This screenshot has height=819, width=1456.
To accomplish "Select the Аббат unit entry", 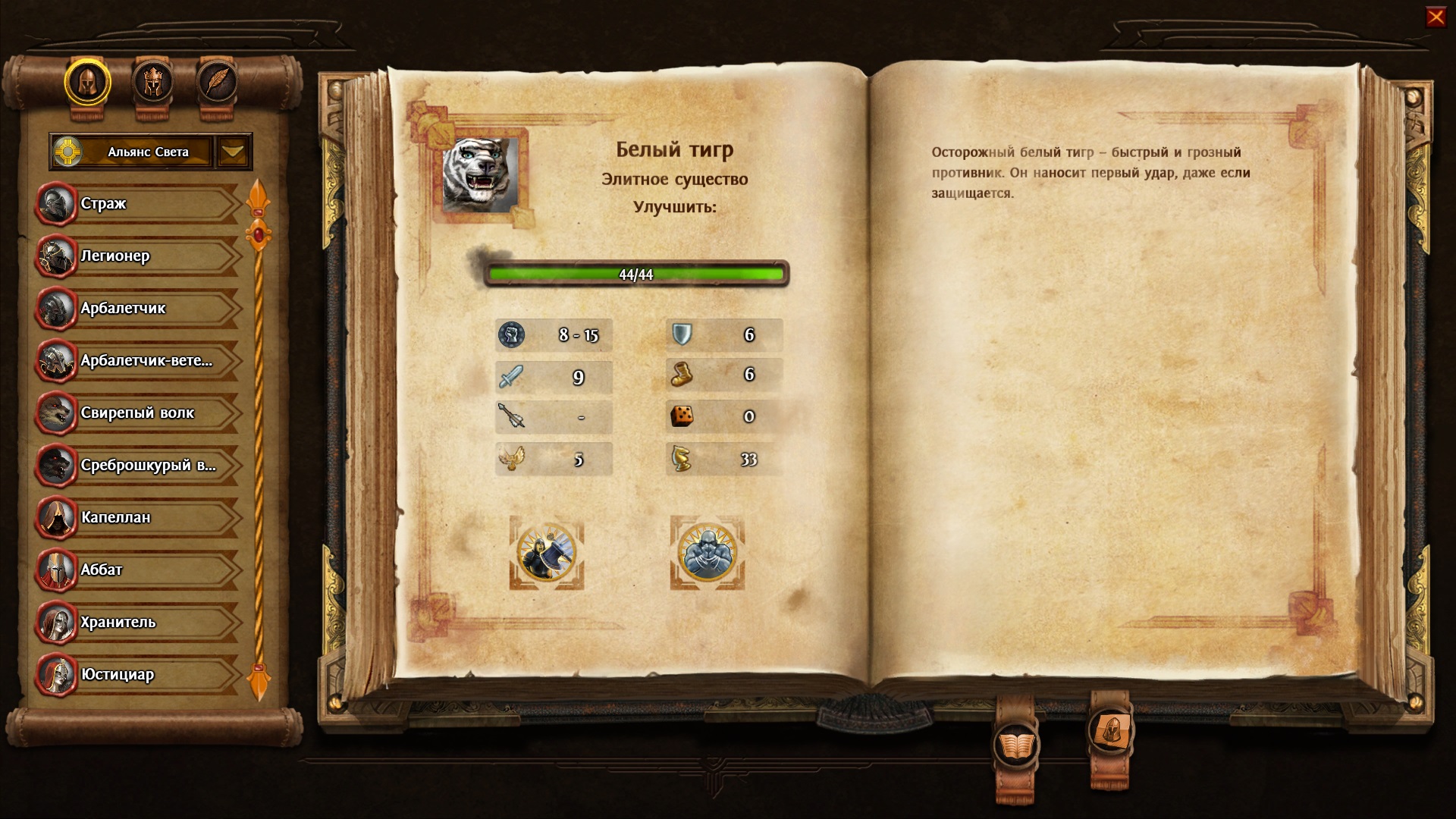I will (136, 570).
